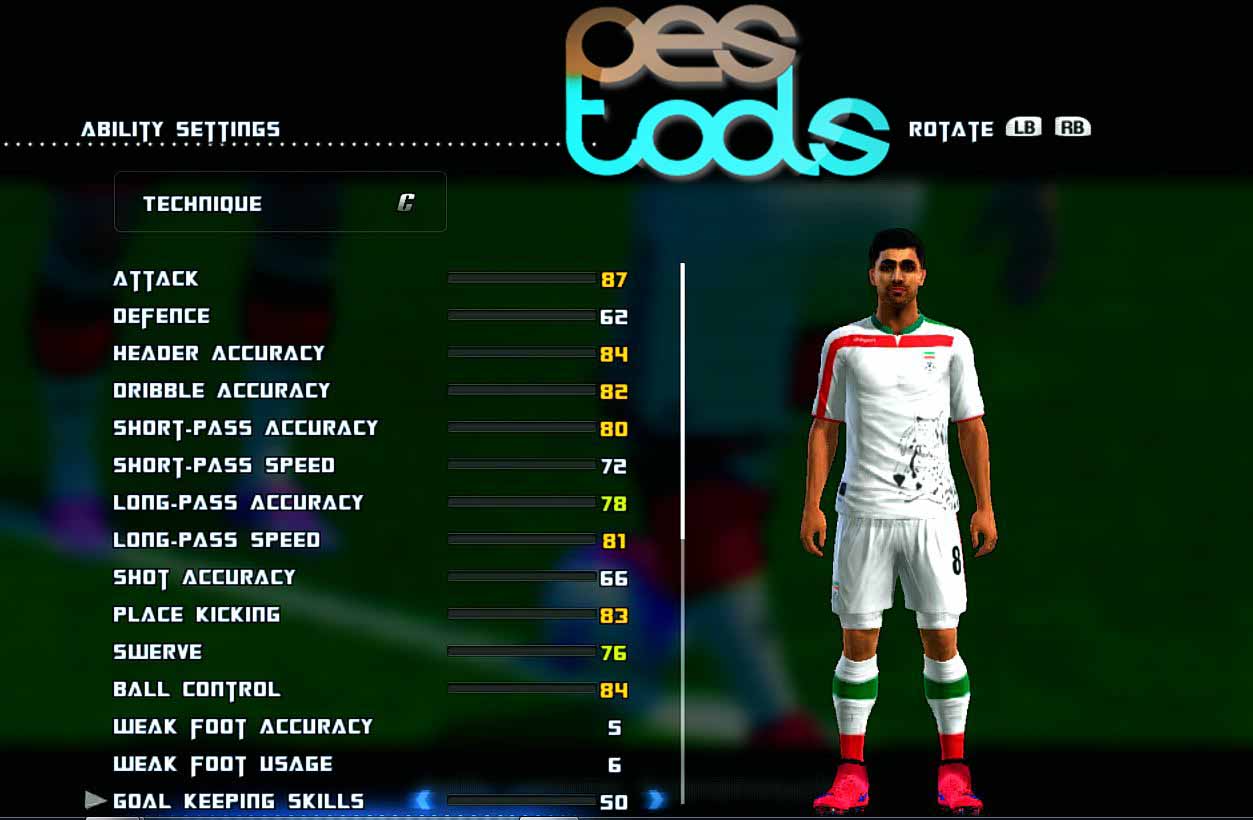Select the Dribble Accuracy row

pyautogui.click(x=221, y=391)
